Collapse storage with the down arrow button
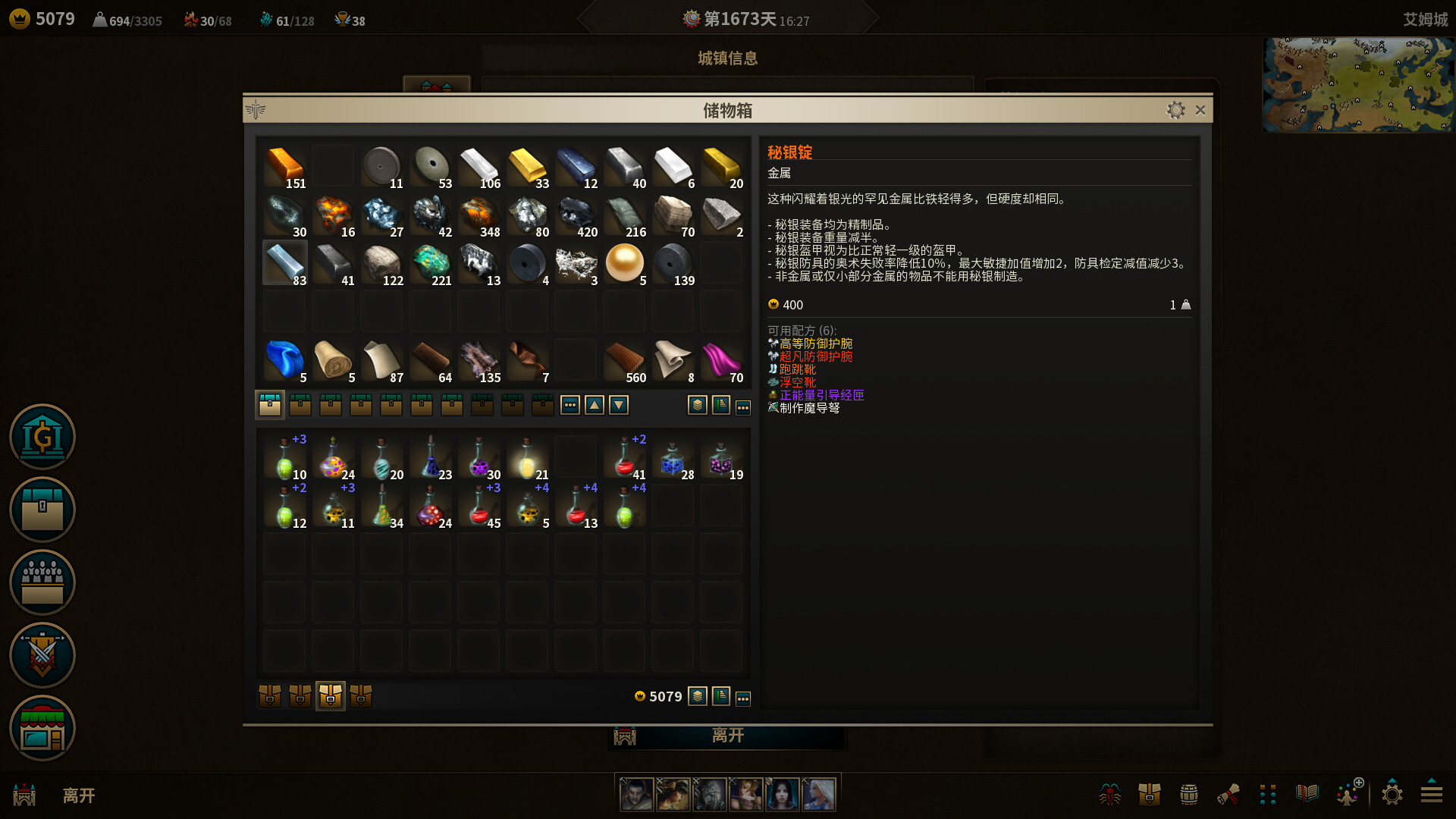Screen dimensions: 1456x819 point(620,404)
